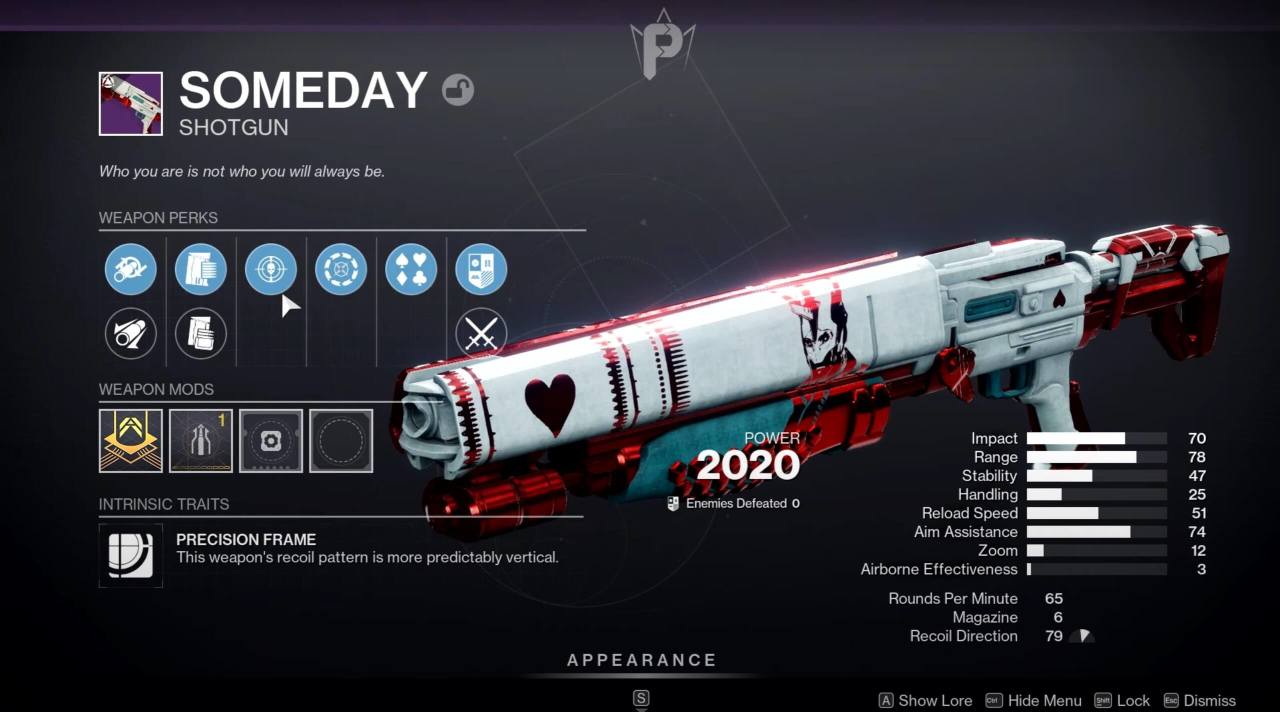Dismiss the weapon details screen
Screen dimensions: 1280x712
[x=1200, y=701]
